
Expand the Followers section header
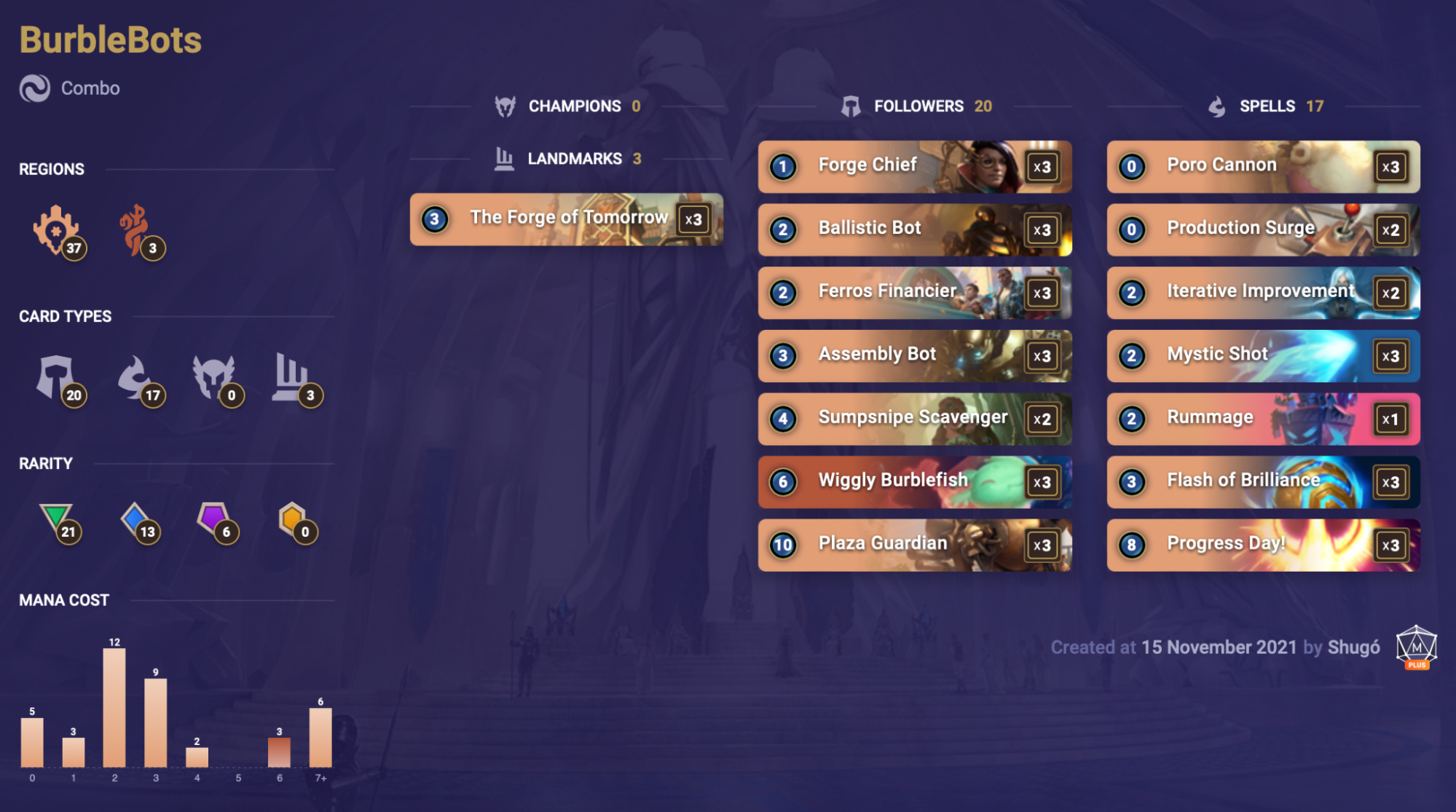[x=921, y=106]
